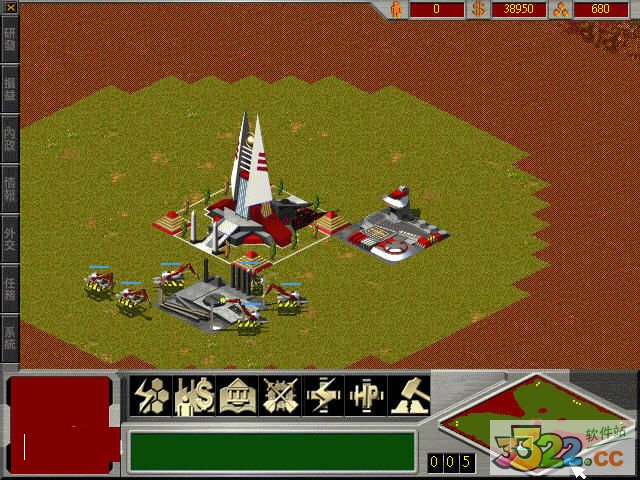This screenshot has width=640, height=480.
Task: Open the 情報 (Intelligence) side tab
Action: coord(10,187)
